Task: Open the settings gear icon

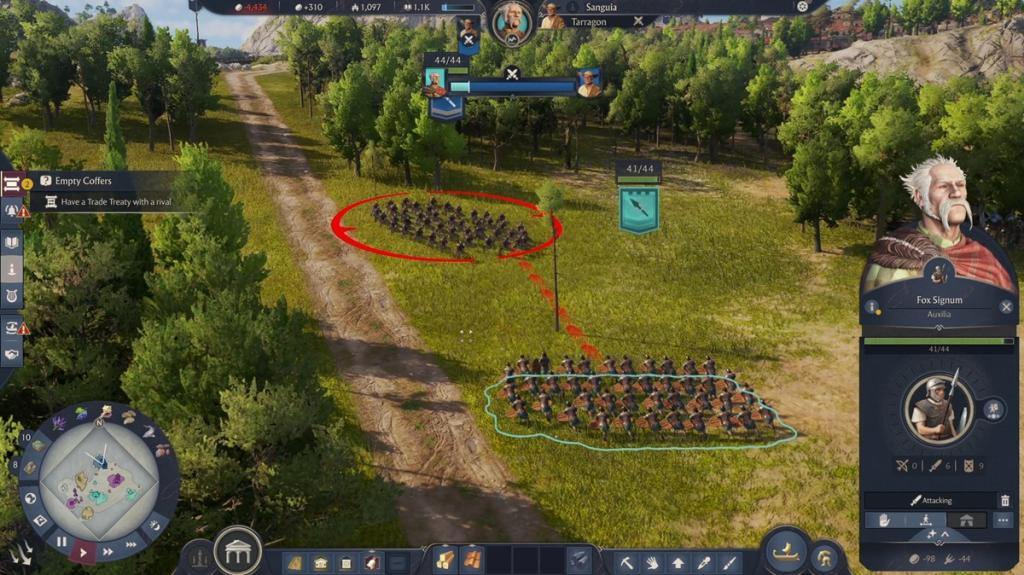Action: coord(802,6)
